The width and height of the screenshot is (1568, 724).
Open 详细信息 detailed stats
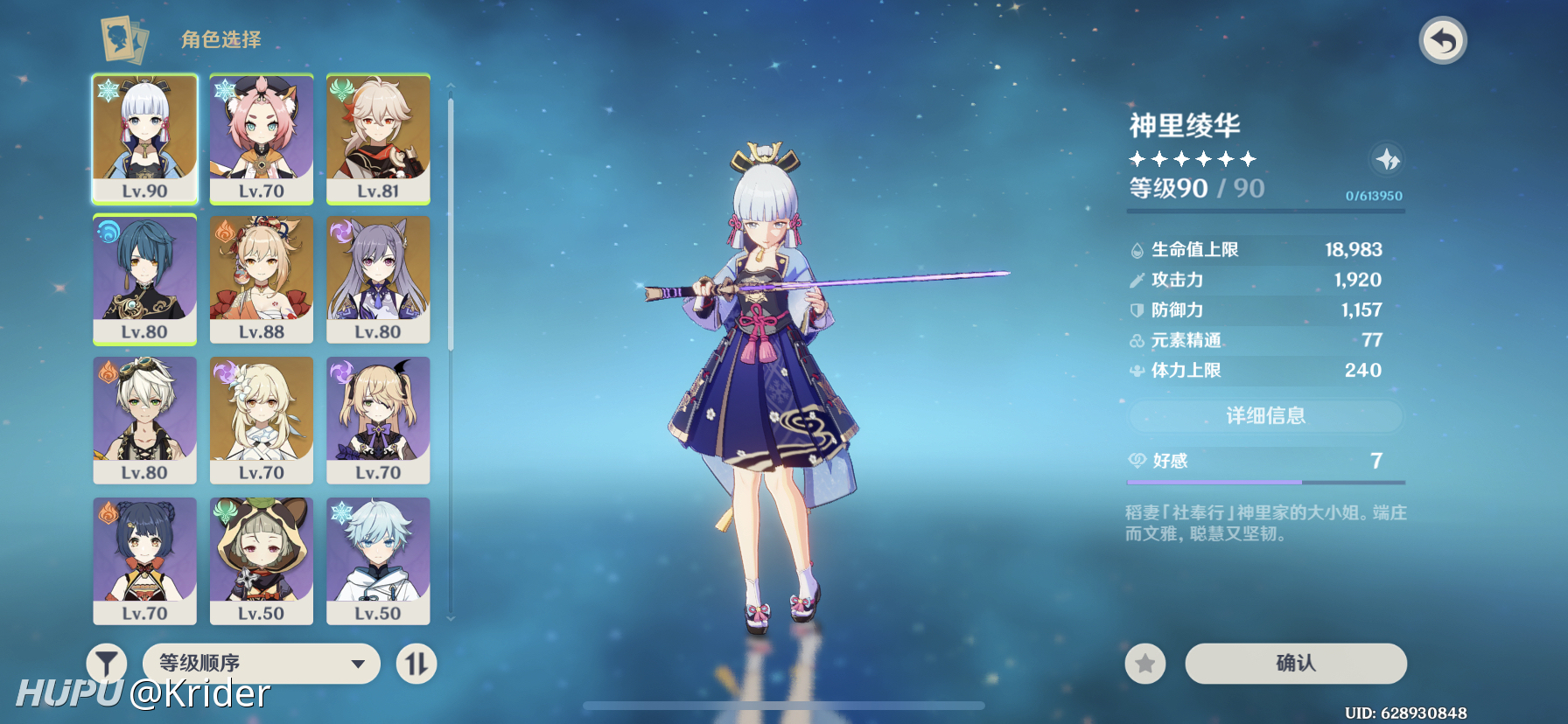pos(1265,416)
